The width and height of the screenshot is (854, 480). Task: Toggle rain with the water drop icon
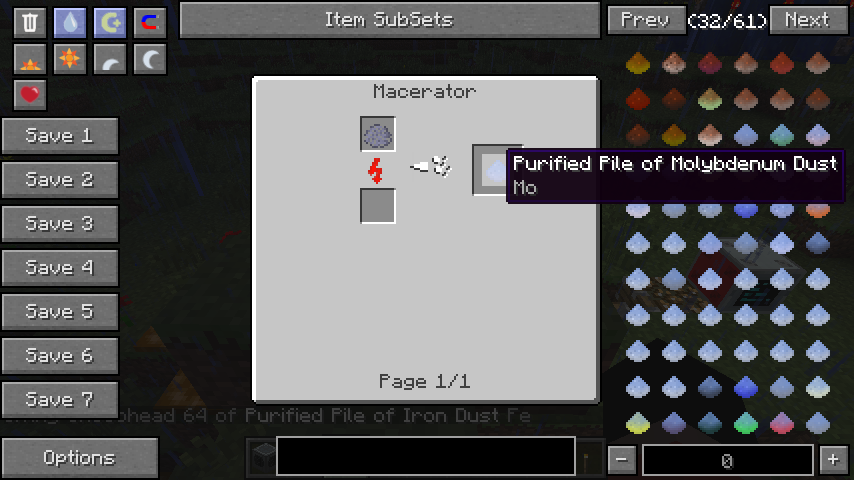pyautogui.click(x=70, y=22)
